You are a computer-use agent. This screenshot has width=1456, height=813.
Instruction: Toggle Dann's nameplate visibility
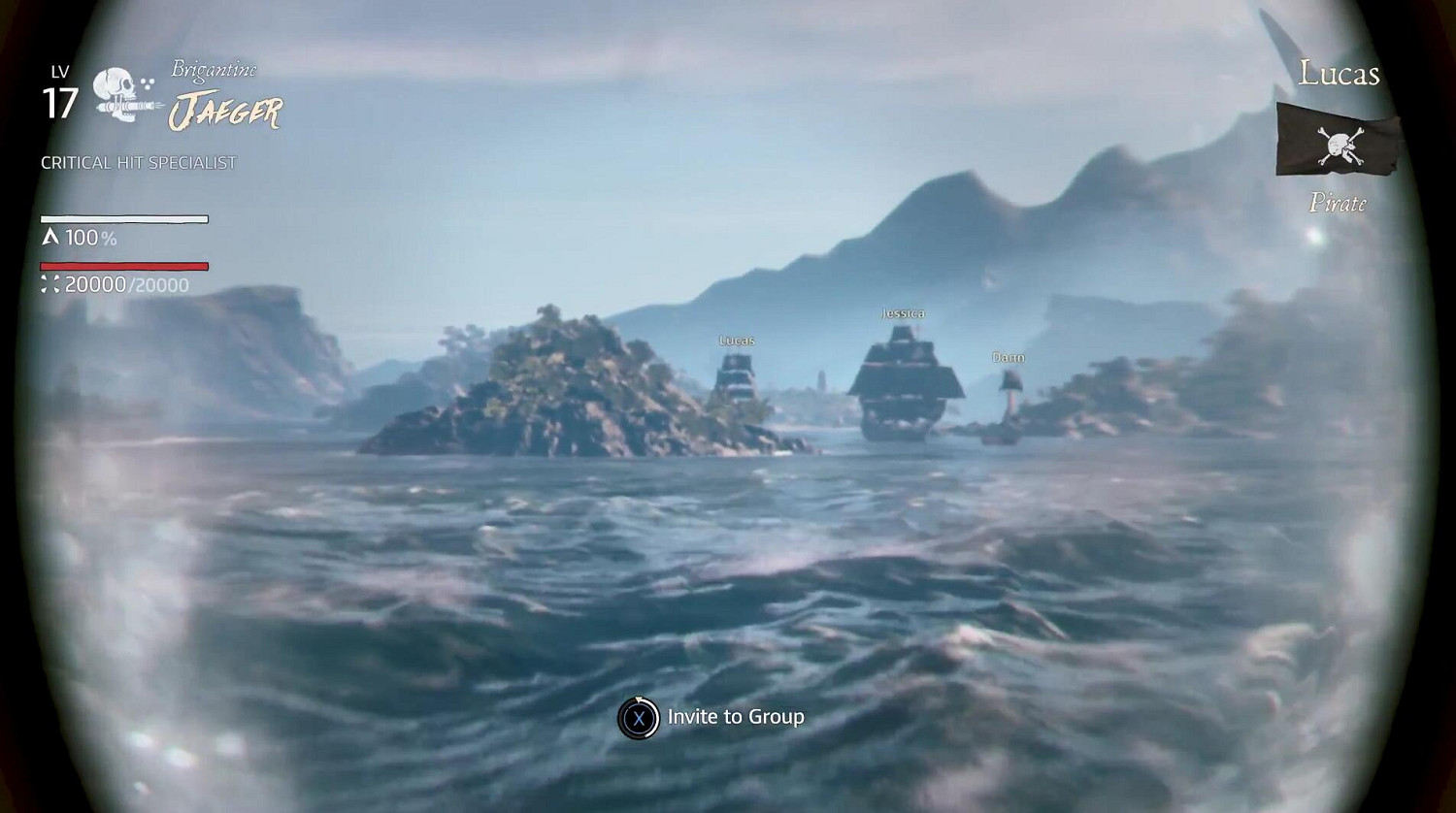[x=1009, y=357]
